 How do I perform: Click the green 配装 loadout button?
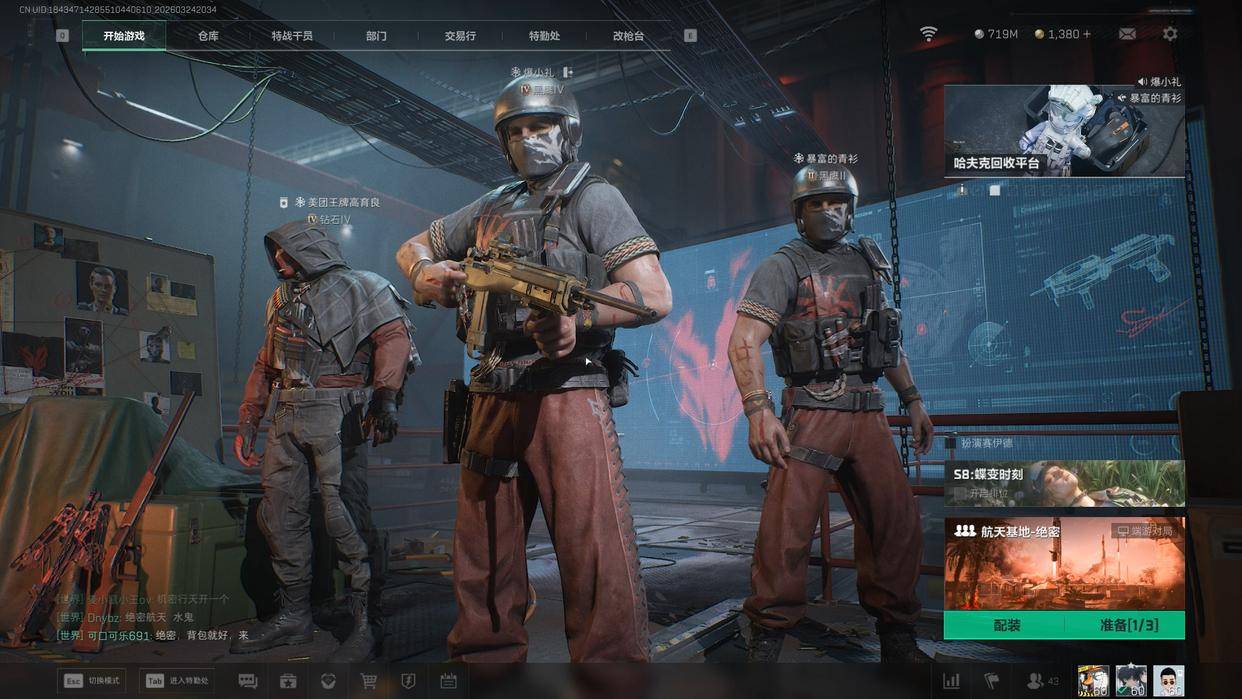[1007, 626]
